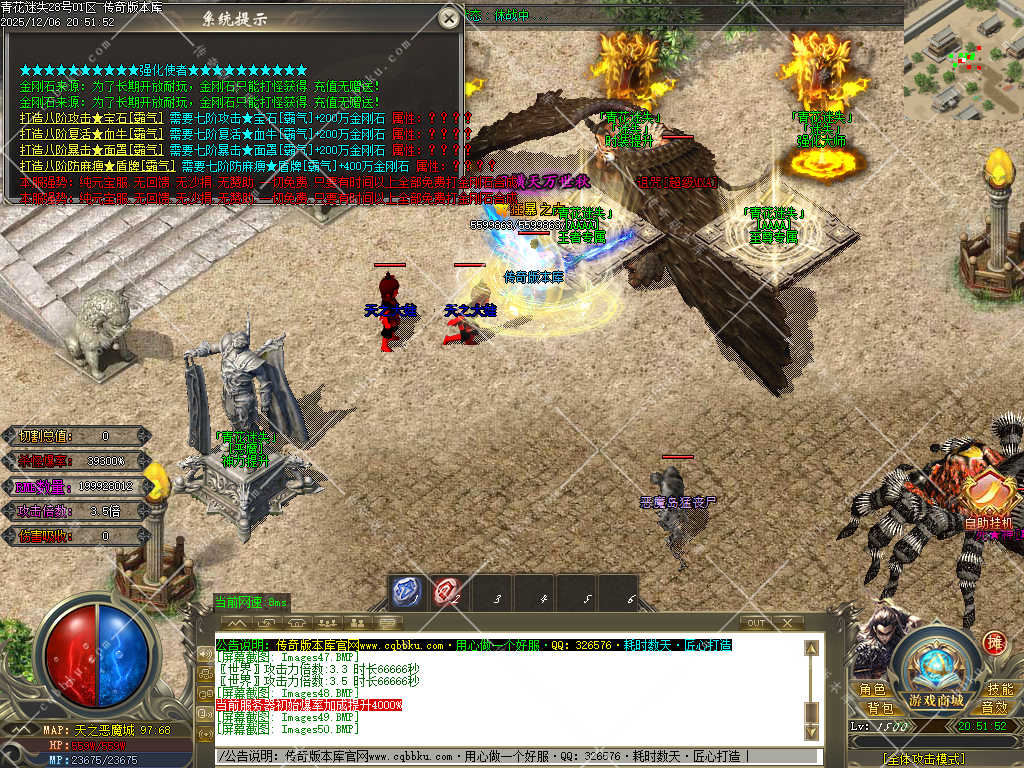The width and height of the screenshot is (1024, 768).
Task: Open the 角色 character sheet
Action: coord(872,690)
